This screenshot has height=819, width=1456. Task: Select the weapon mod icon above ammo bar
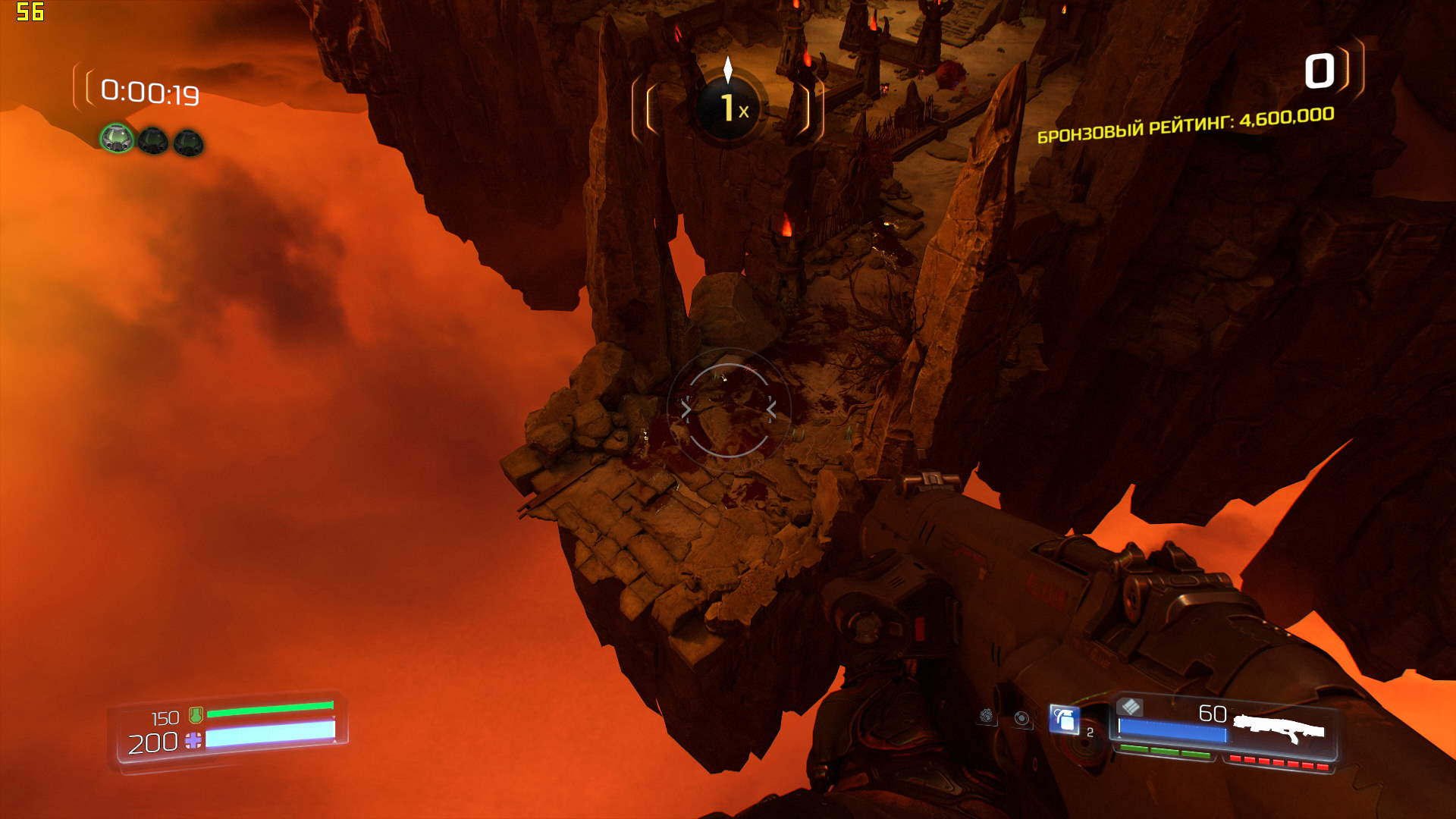pyautogui.click(x=1130, y=708)
